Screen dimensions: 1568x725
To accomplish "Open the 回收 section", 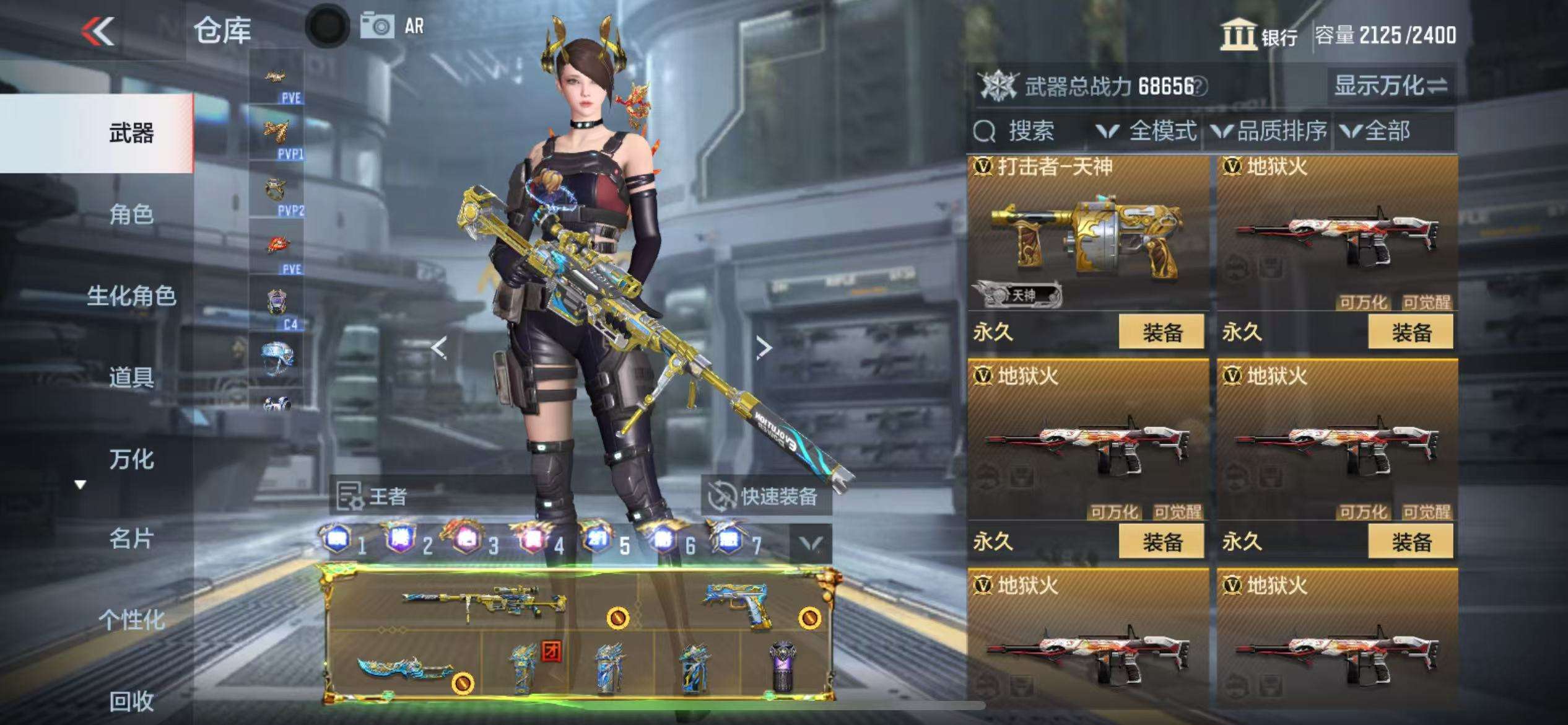I will pos(131,701).
